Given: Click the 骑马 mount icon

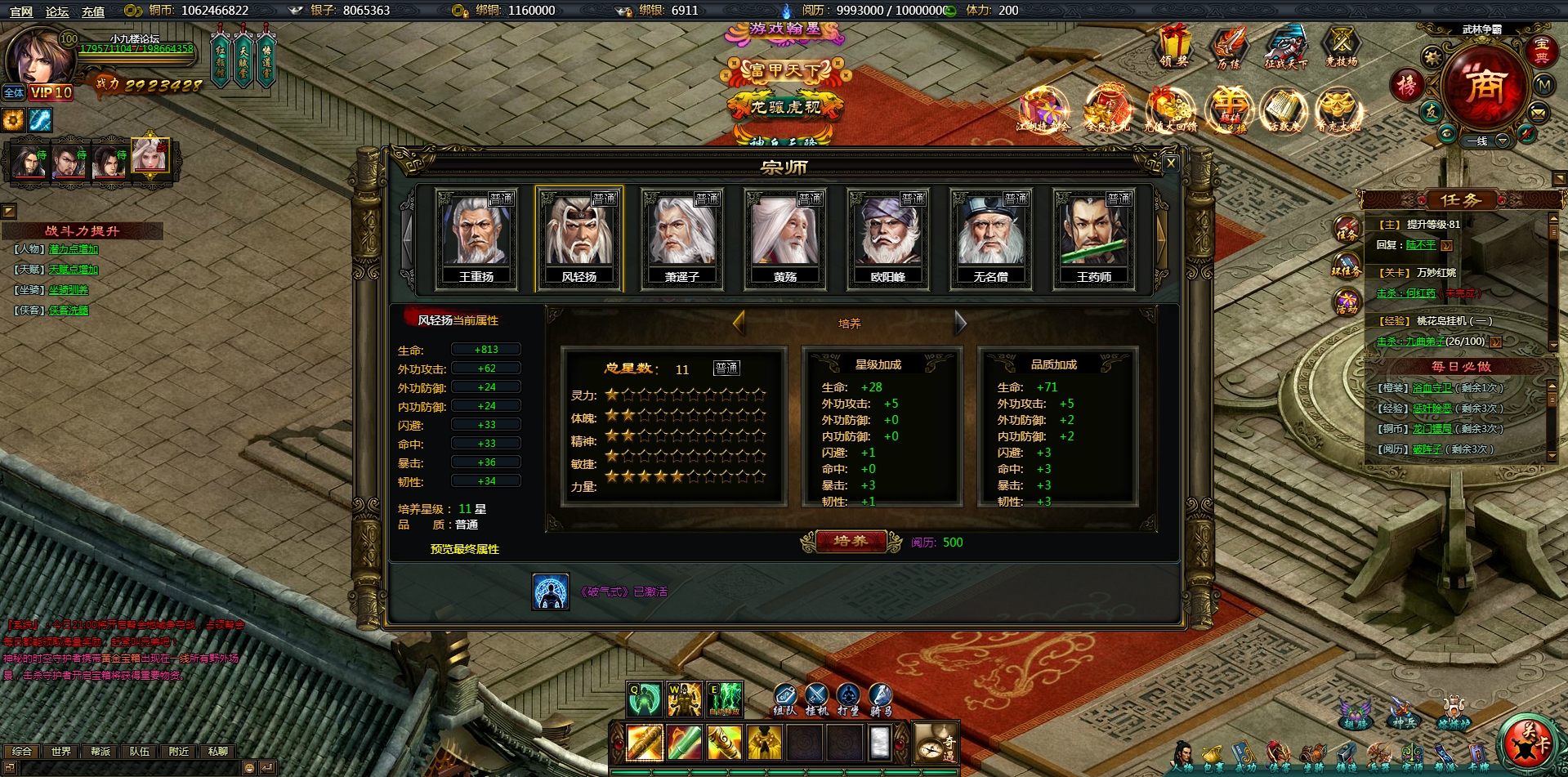Looking at the screenshot, I should (x=882, y=694).
